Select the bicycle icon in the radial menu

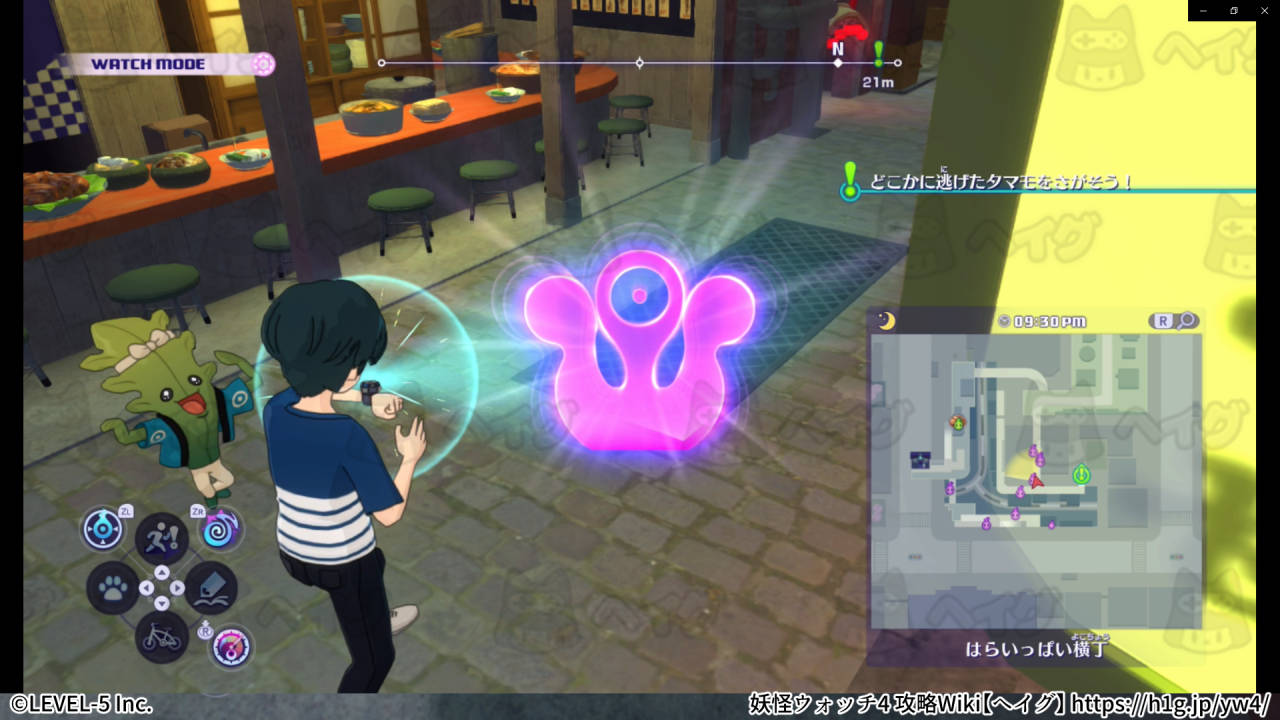[161, 637]
